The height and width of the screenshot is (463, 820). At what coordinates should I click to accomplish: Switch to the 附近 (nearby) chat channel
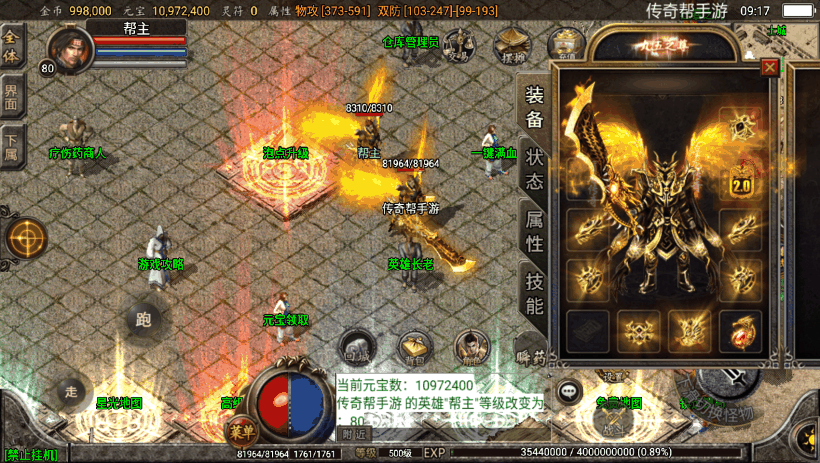pos(355,435)
